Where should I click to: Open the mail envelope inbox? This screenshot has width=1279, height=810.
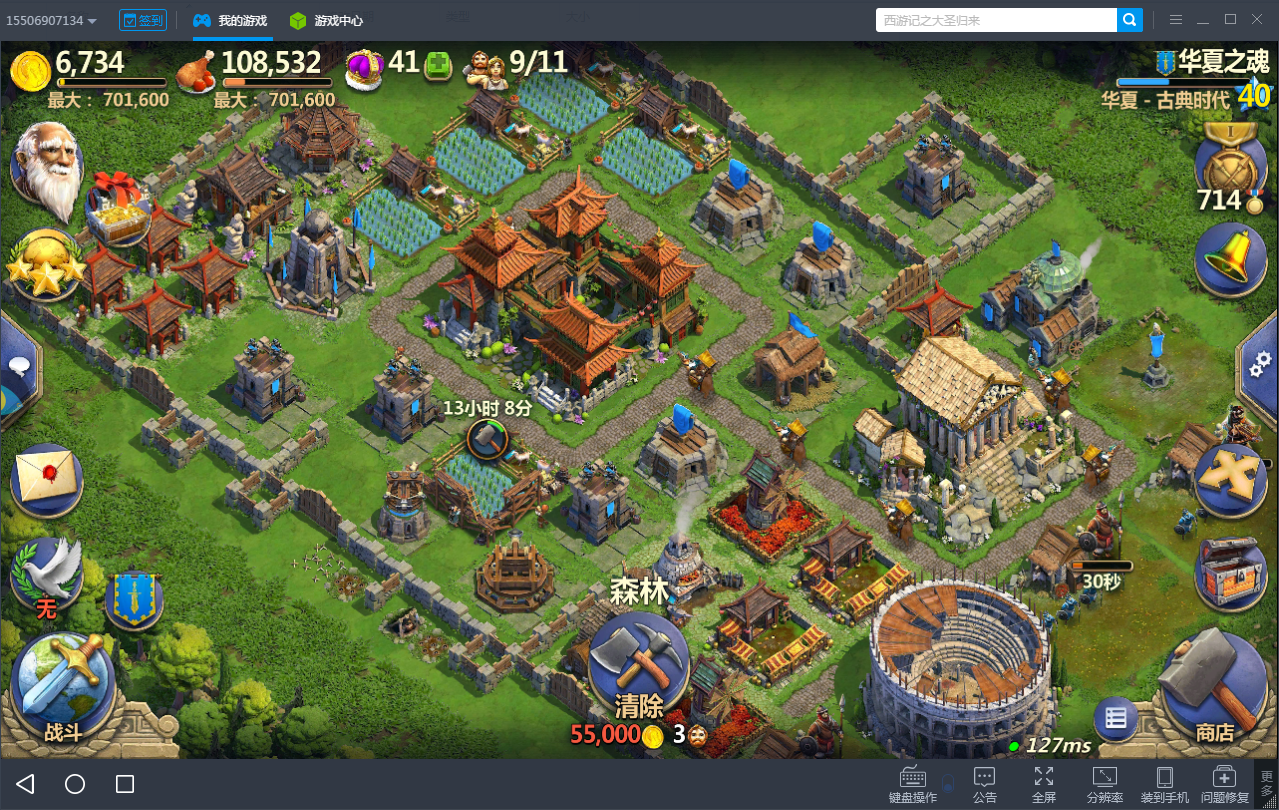tap(47, 480)
